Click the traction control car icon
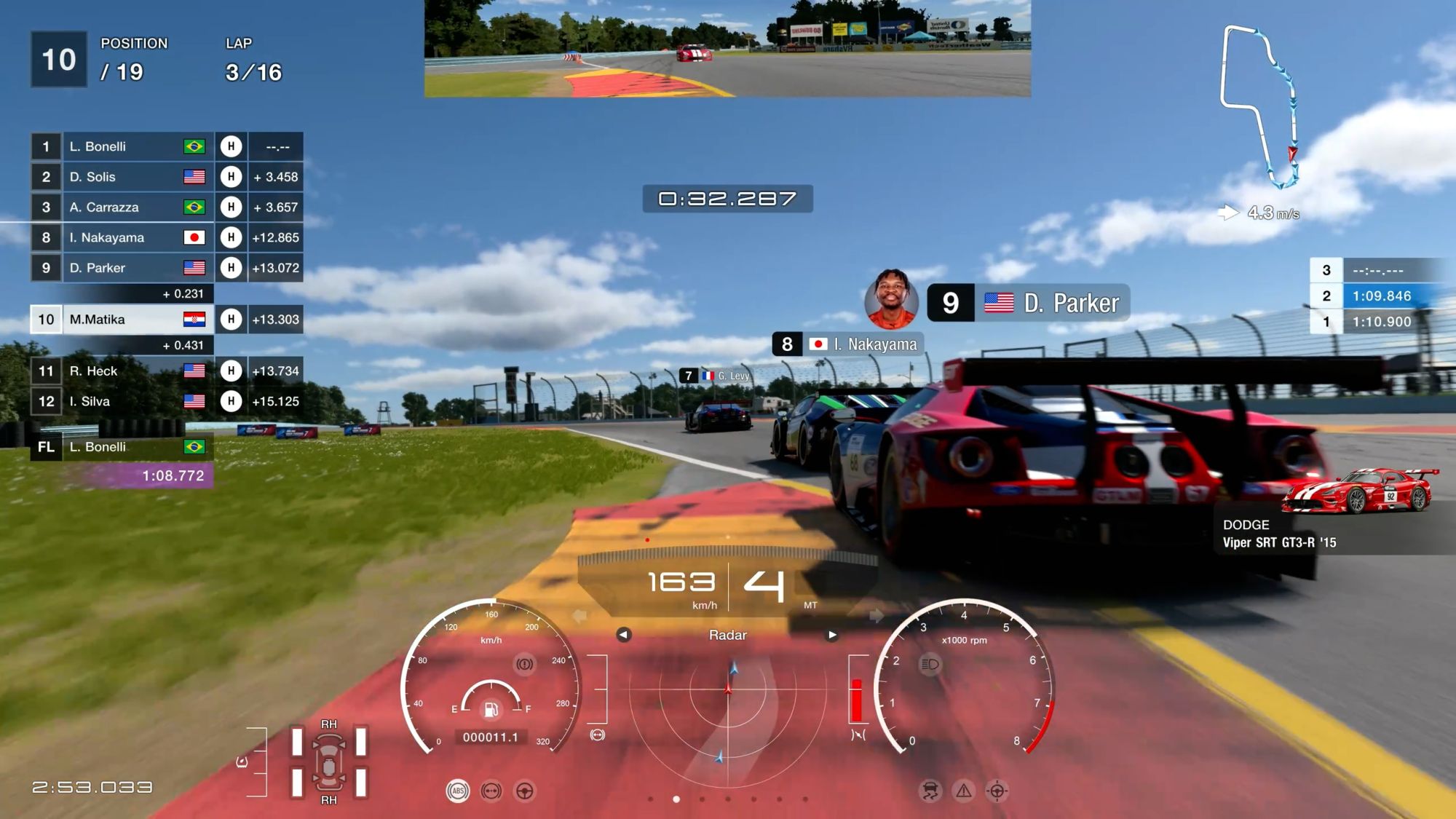Viewport: 1456px width, 819px height. [x=930, y=791]
